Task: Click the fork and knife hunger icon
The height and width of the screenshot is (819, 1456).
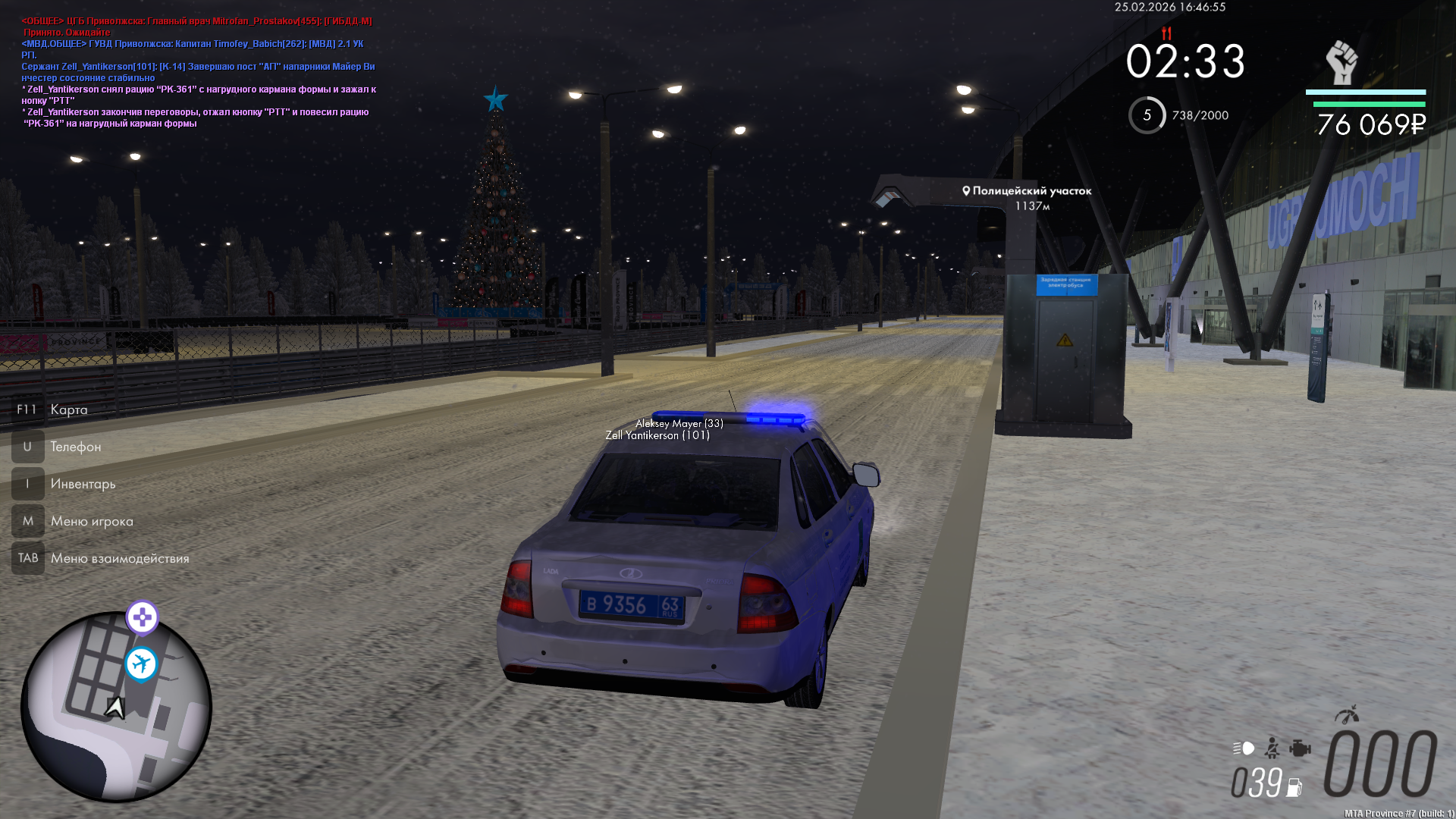Action: [1166, 33]
